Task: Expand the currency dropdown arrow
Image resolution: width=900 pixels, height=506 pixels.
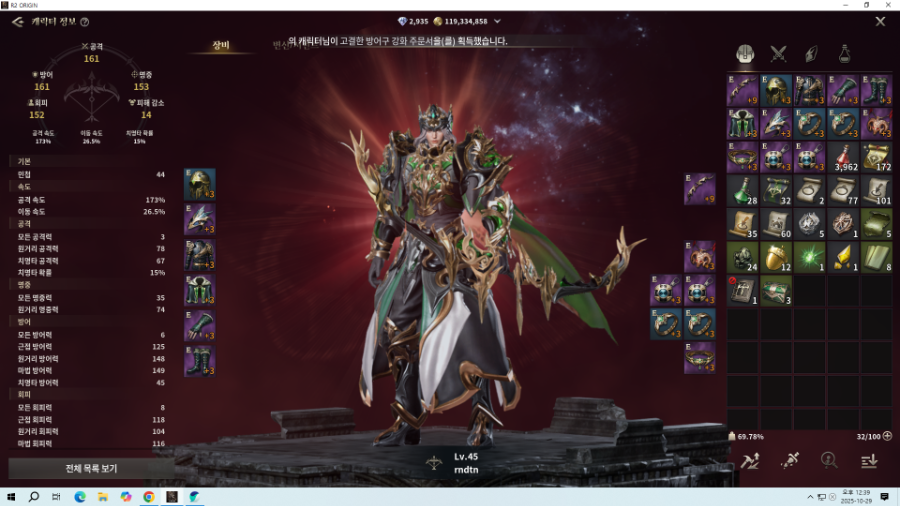Action: point(497,21)
